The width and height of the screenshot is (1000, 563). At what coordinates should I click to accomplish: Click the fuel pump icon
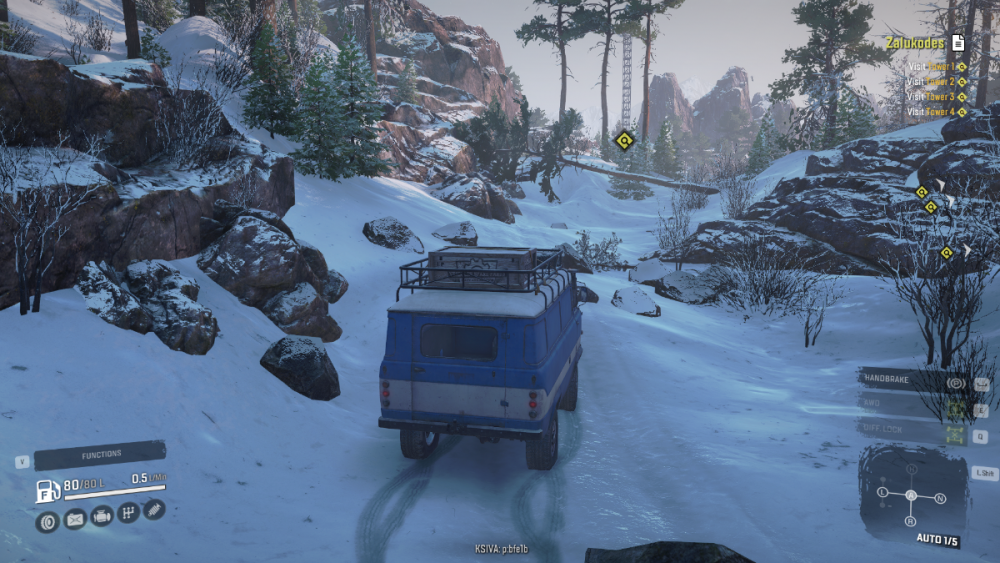pos(48,491)
